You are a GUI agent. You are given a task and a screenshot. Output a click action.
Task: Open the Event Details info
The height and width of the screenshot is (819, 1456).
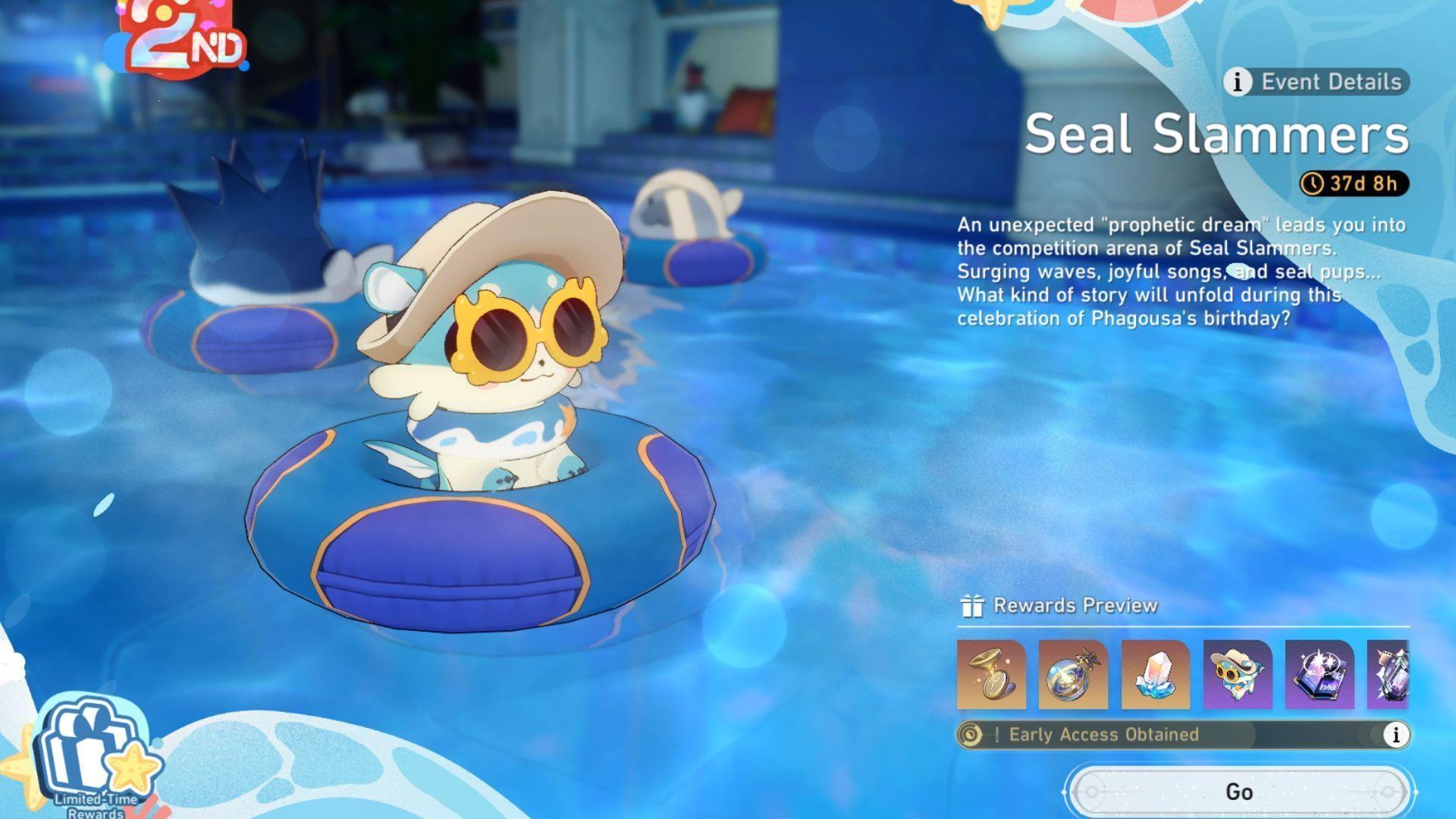click(x=1316, y=82)
